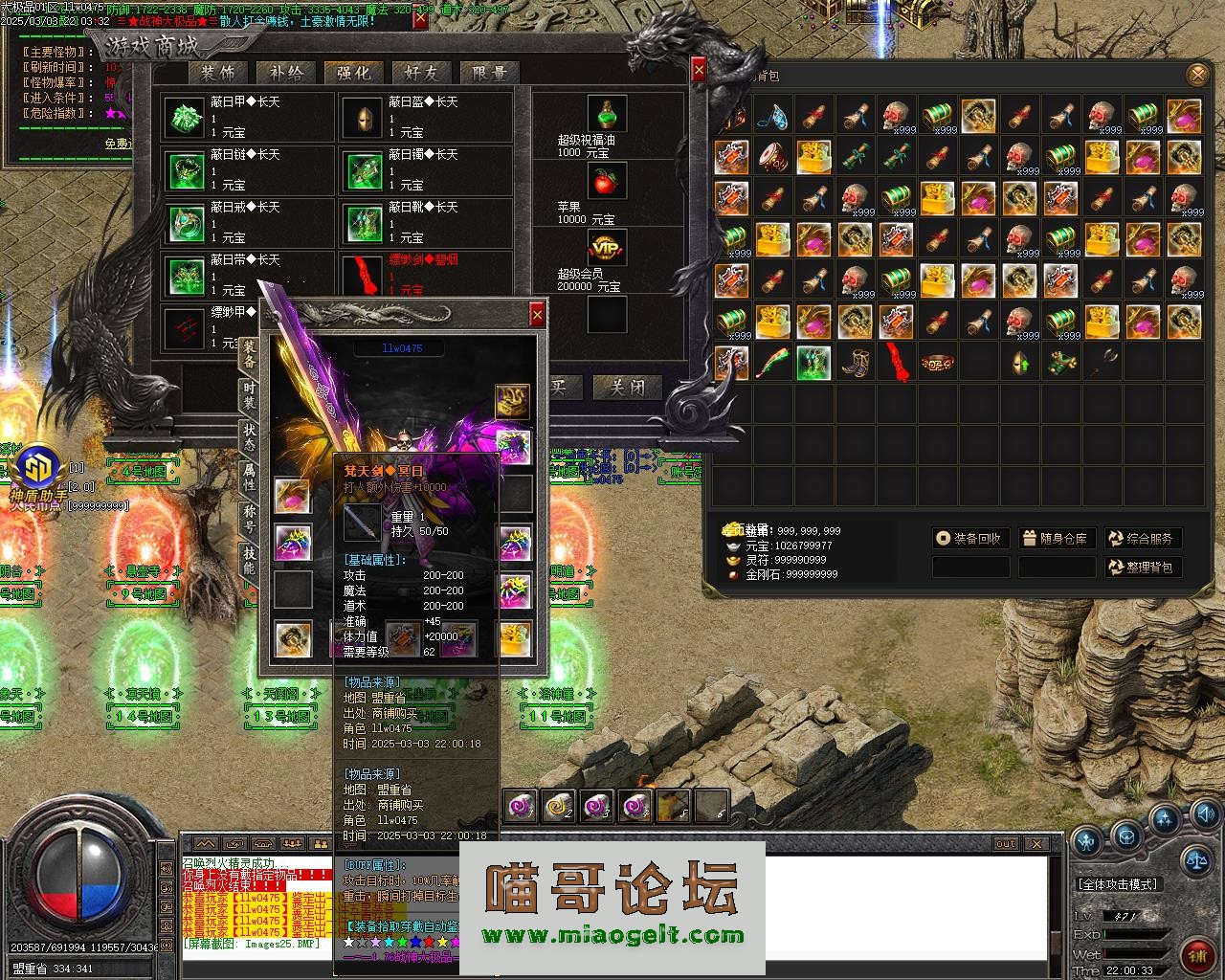
Task: Open the 随身仓库 portable warehouse
Action: click(x=1056, y=539)
